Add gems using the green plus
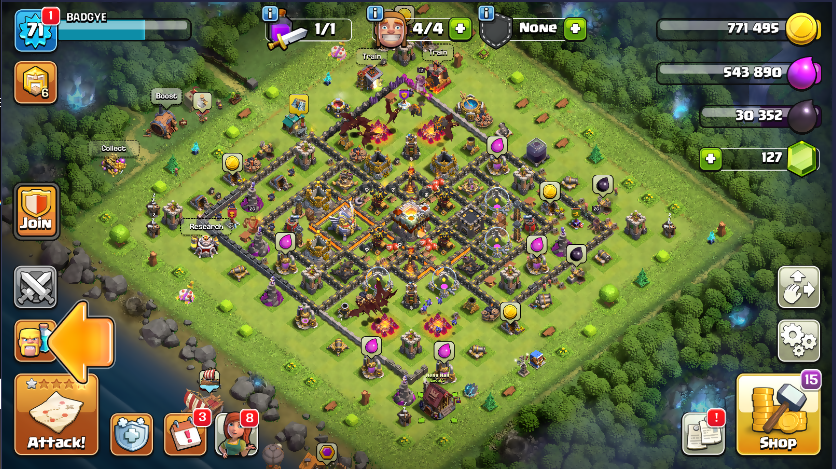Image resolution: width=836 pixels, height=469 pixels. 711,158
